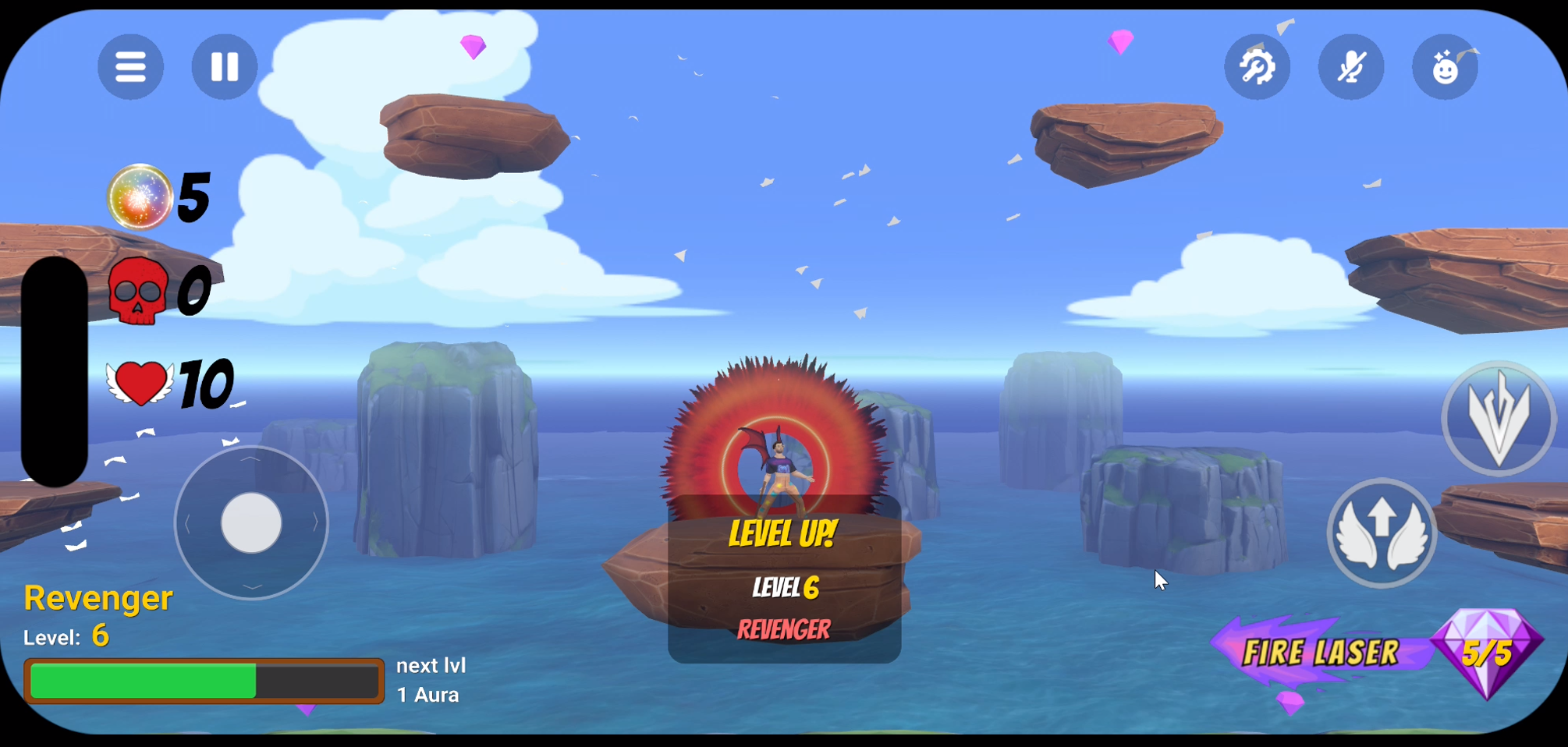The image size is (1568, 747).
Task: Activate the downward dive attack button
Action: pyautogui.click(x=1498, y=419)
